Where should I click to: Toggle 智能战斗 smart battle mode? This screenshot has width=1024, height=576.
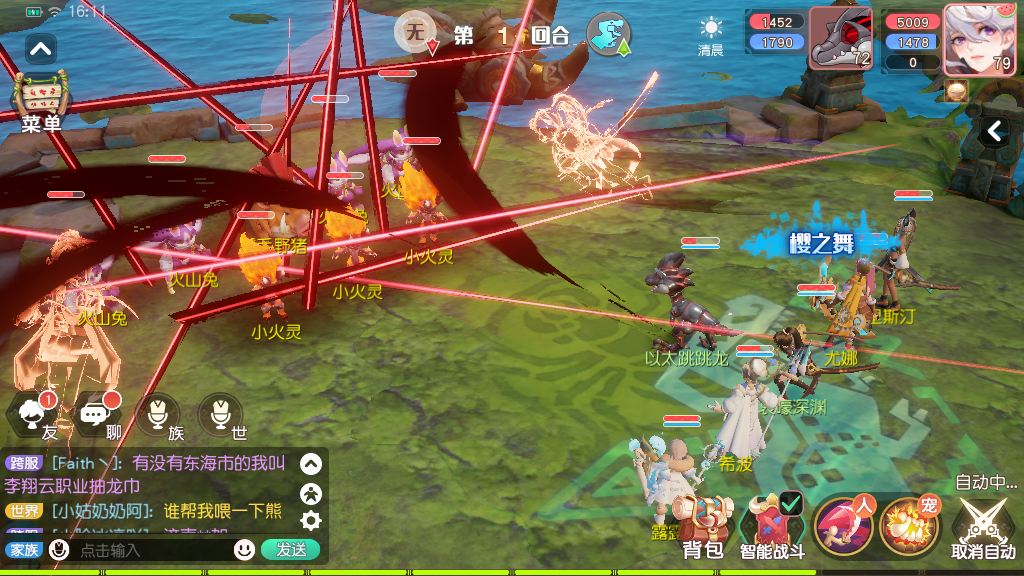771,527
